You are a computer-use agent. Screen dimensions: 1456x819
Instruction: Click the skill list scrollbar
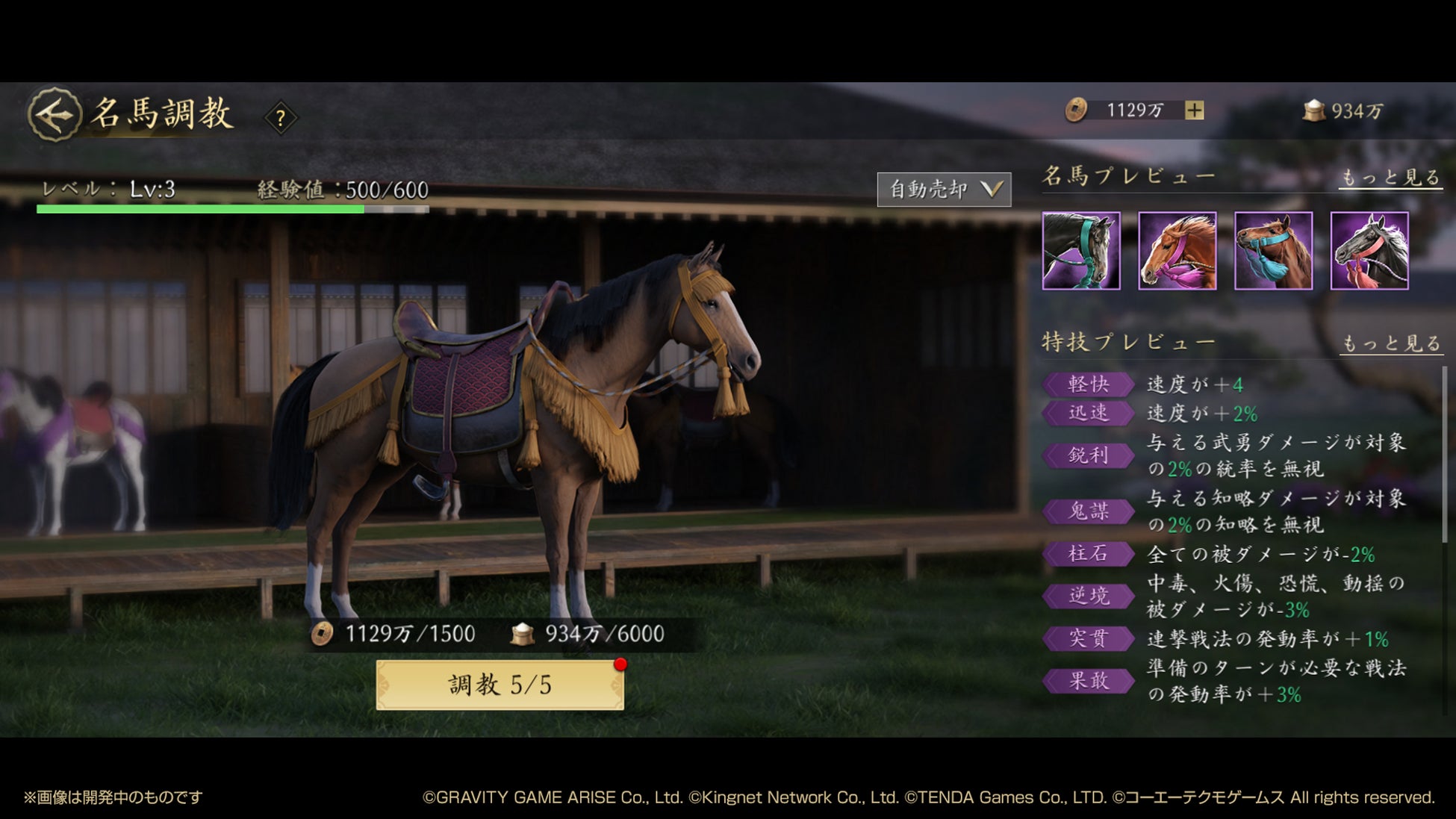pos(1445,455)
